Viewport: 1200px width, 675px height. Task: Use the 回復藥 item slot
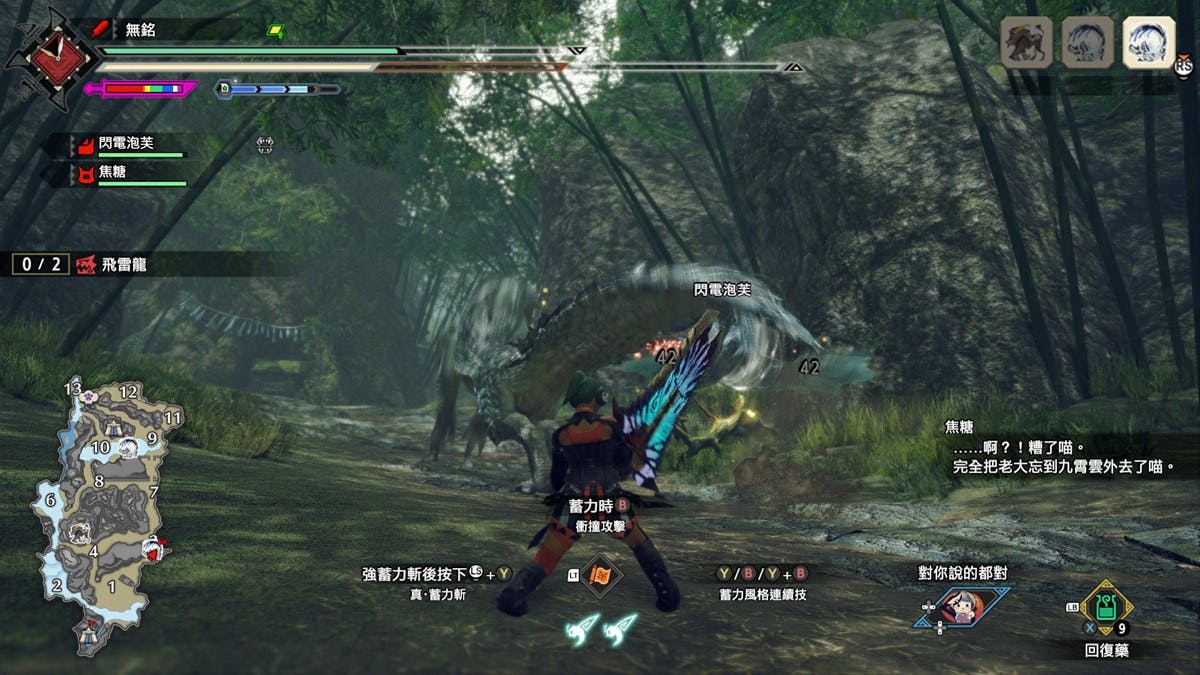[1106, 606]
